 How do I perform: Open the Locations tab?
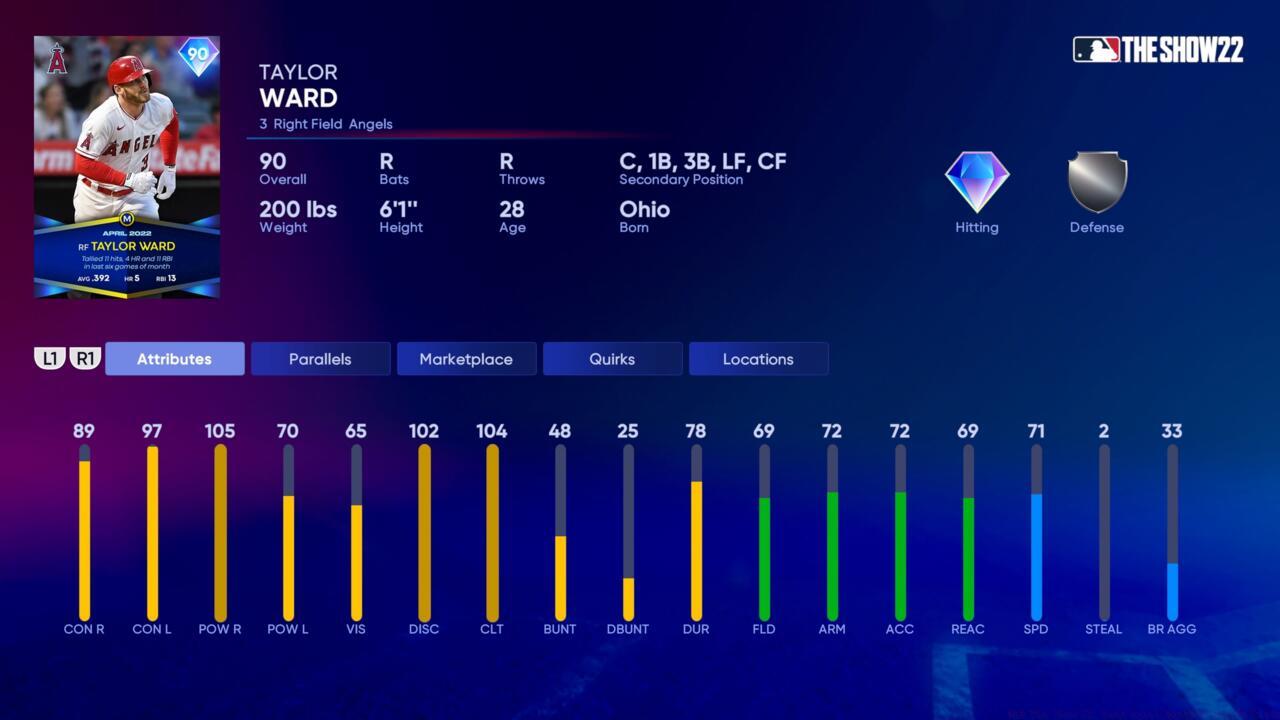[x=758, y=359]
